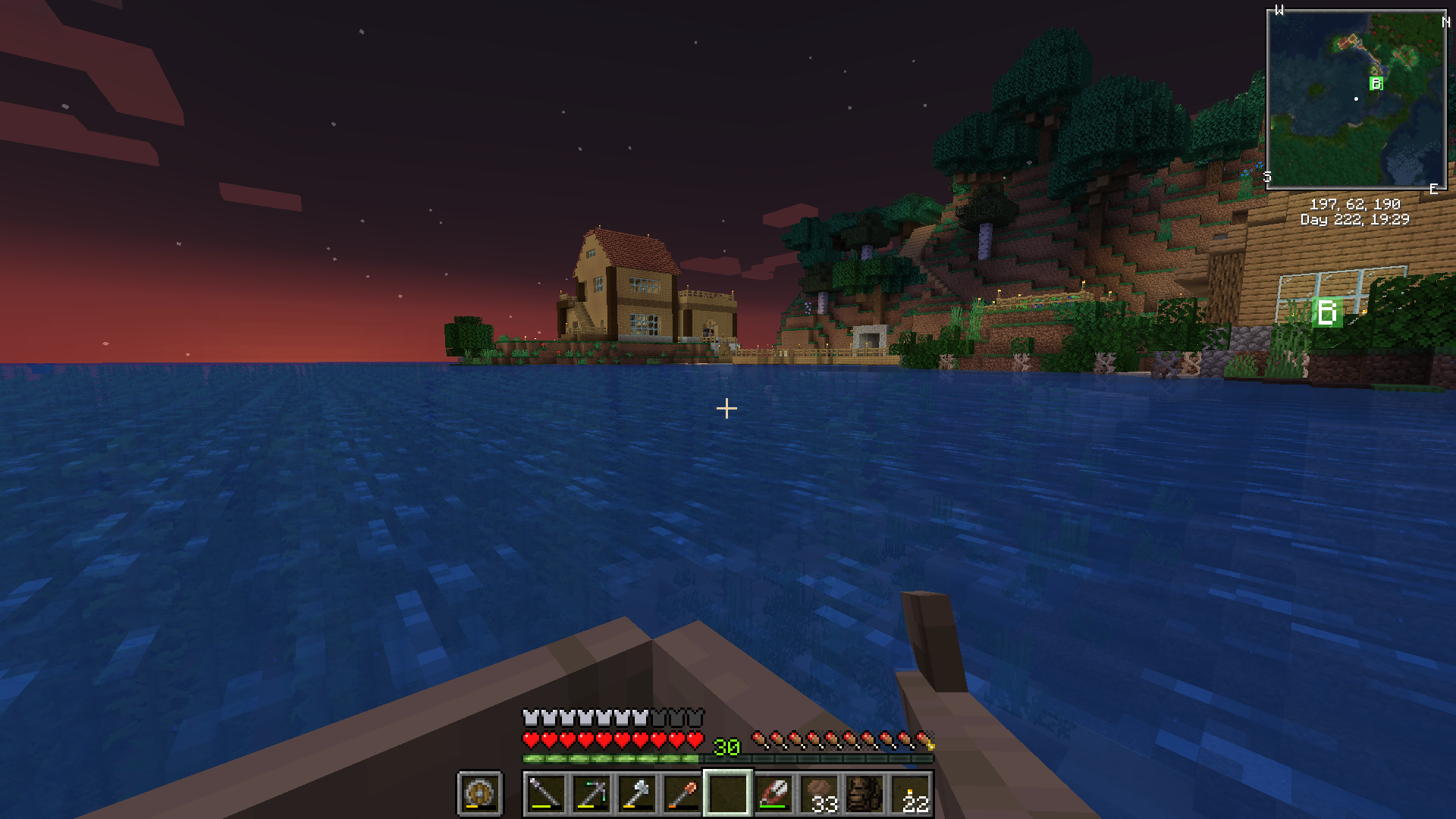
Task: Select the offhand shield slot
Action: pos(479,794)
